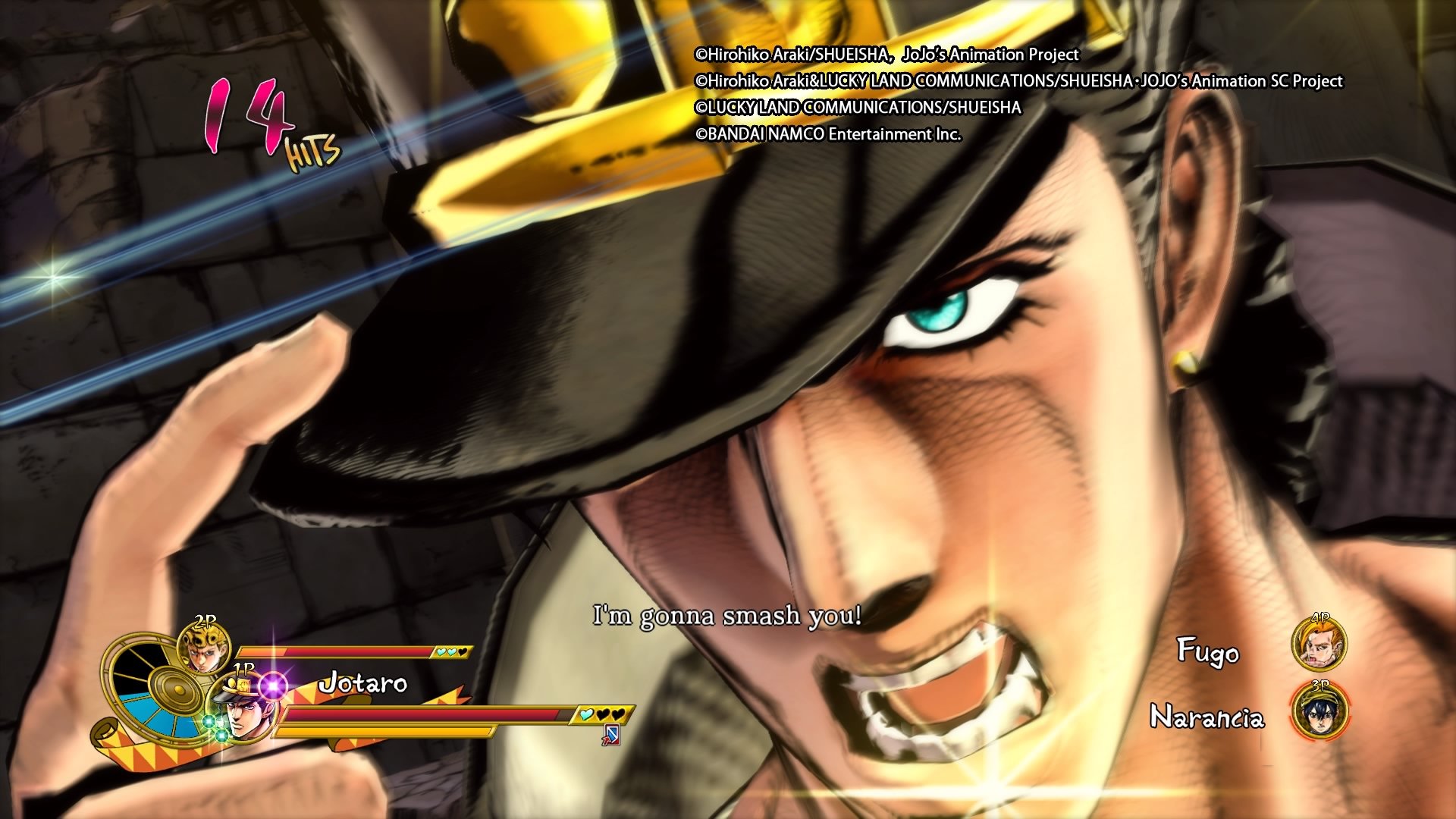The image size is (1456, 819).
Task: Expand the 2P tag over Giorno's portrait
Action: point(203,618)
